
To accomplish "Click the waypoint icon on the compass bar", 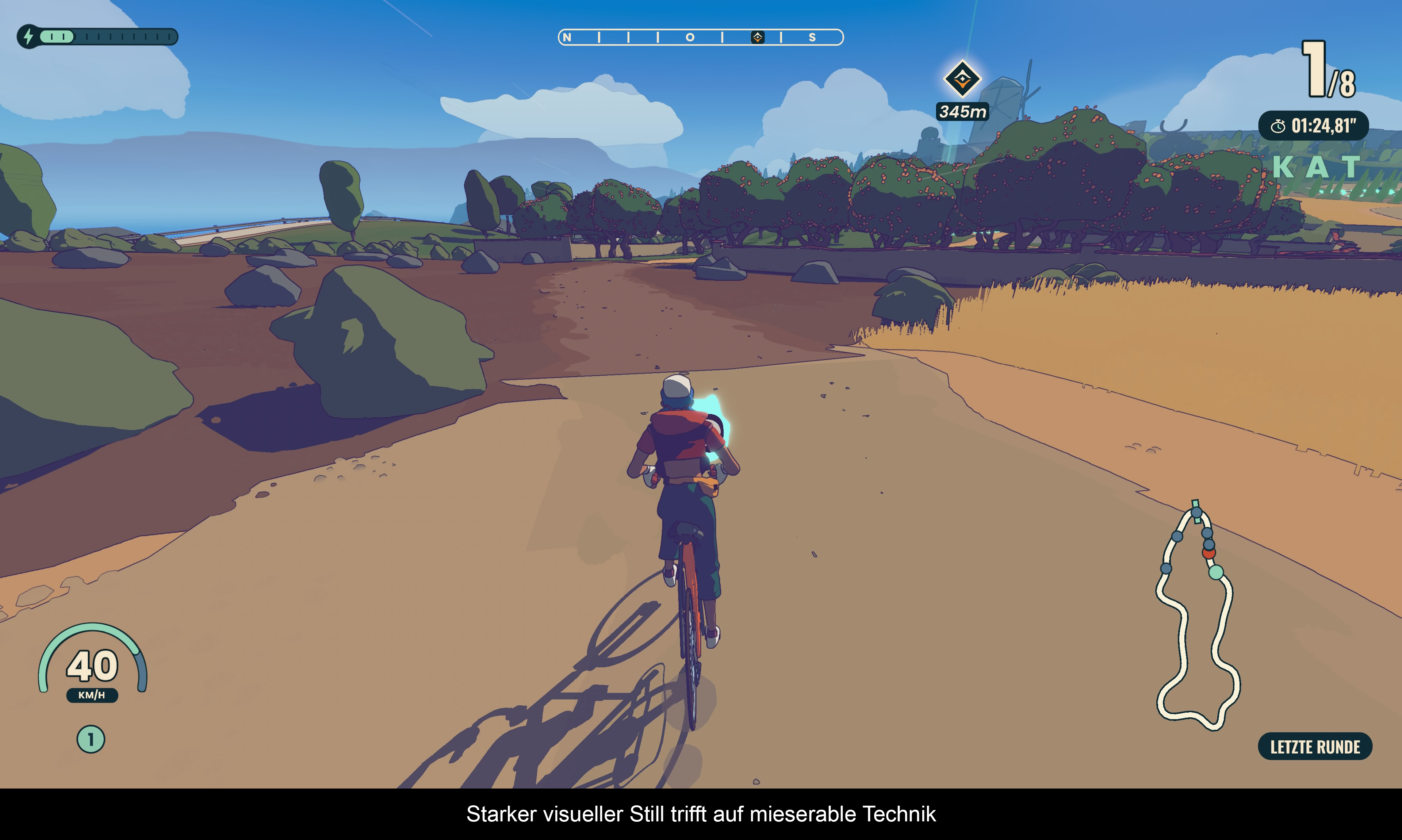I will [x=757, y=37].
